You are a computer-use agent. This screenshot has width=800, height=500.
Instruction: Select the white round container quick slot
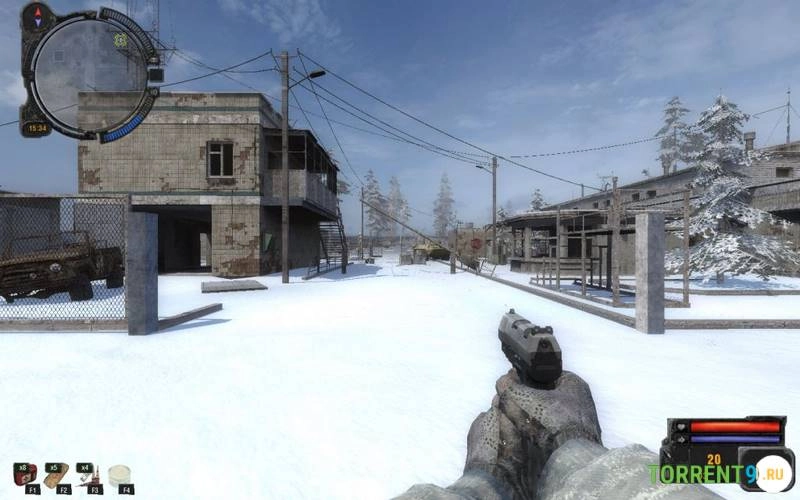tap(121, 474)
